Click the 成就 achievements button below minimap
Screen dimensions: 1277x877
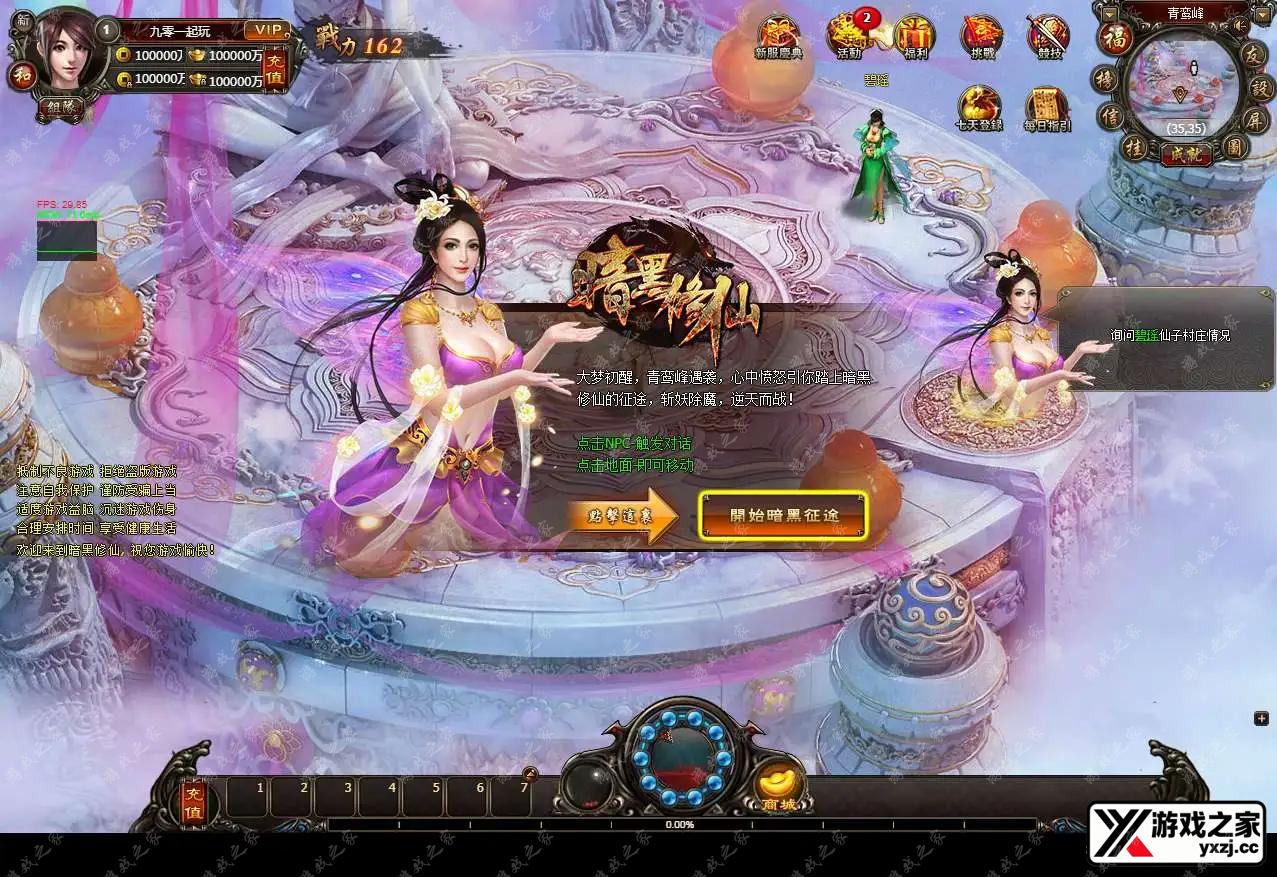tap(1185, 154)
